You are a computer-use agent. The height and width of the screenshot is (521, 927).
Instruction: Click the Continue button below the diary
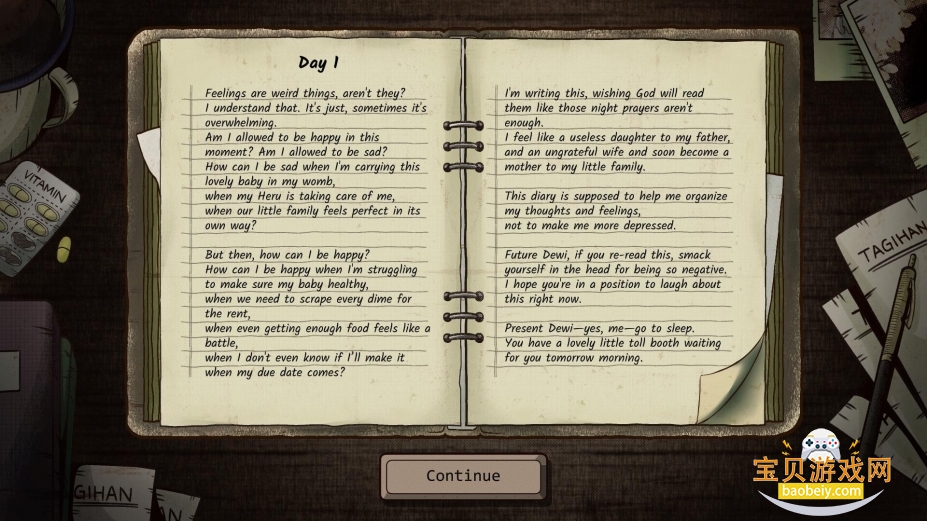coord(463,476)
